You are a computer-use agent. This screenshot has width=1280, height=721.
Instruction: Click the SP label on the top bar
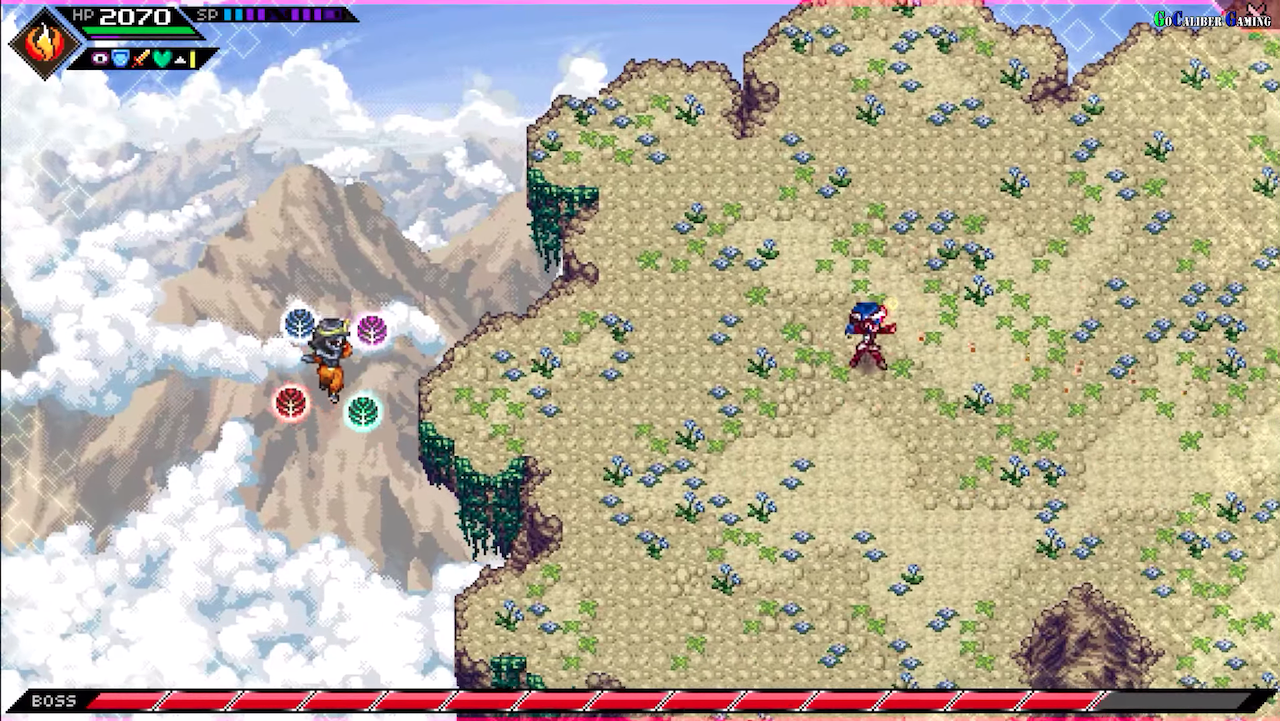206,13
